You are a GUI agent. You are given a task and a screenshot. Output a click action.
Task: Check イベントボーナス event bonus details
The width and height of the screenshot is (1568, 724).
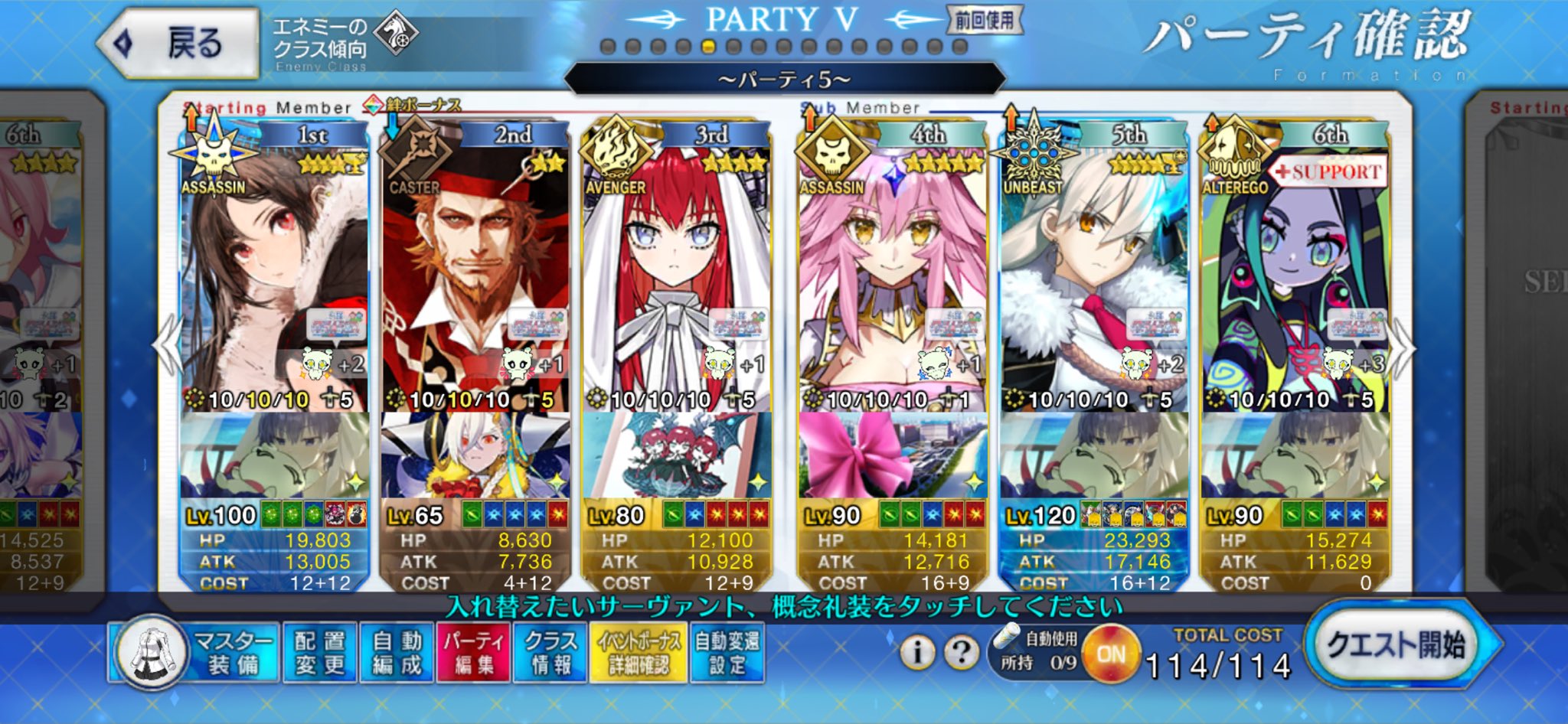tap(639, 652)
